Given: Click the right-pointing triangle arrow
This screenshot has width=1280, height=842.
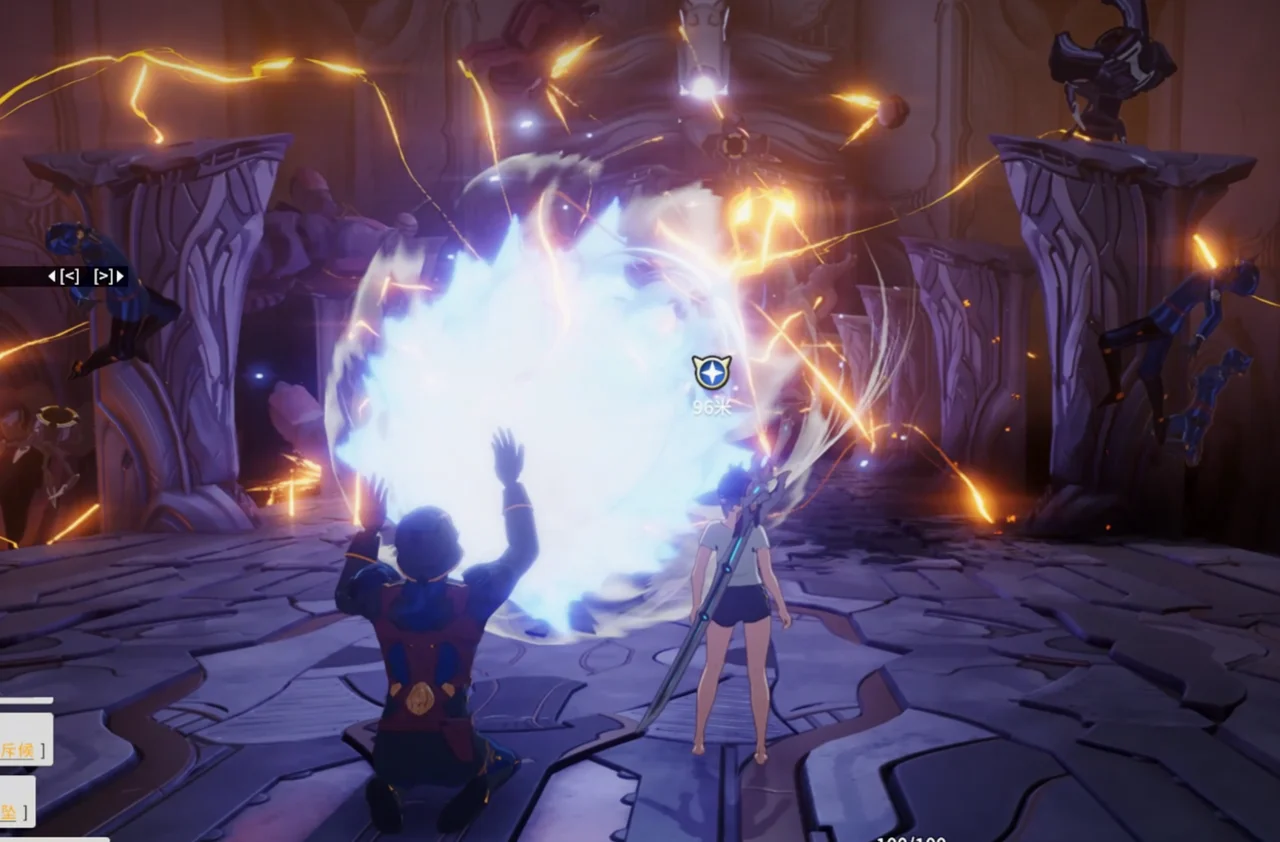Looking at the screenshot, I should coord(120,277).
